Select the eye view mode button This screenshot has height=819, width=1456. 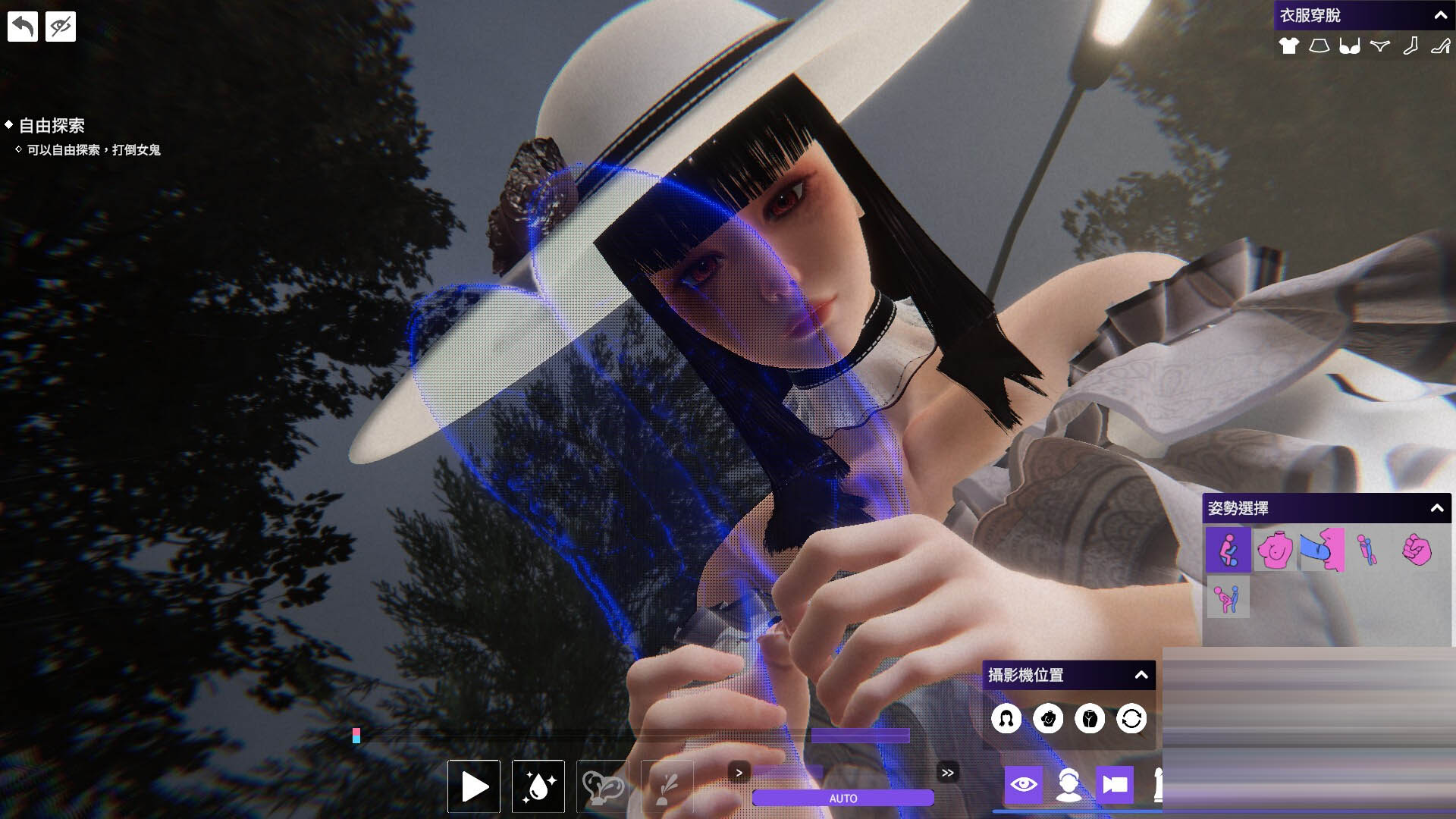click(x=1023, y=785)
